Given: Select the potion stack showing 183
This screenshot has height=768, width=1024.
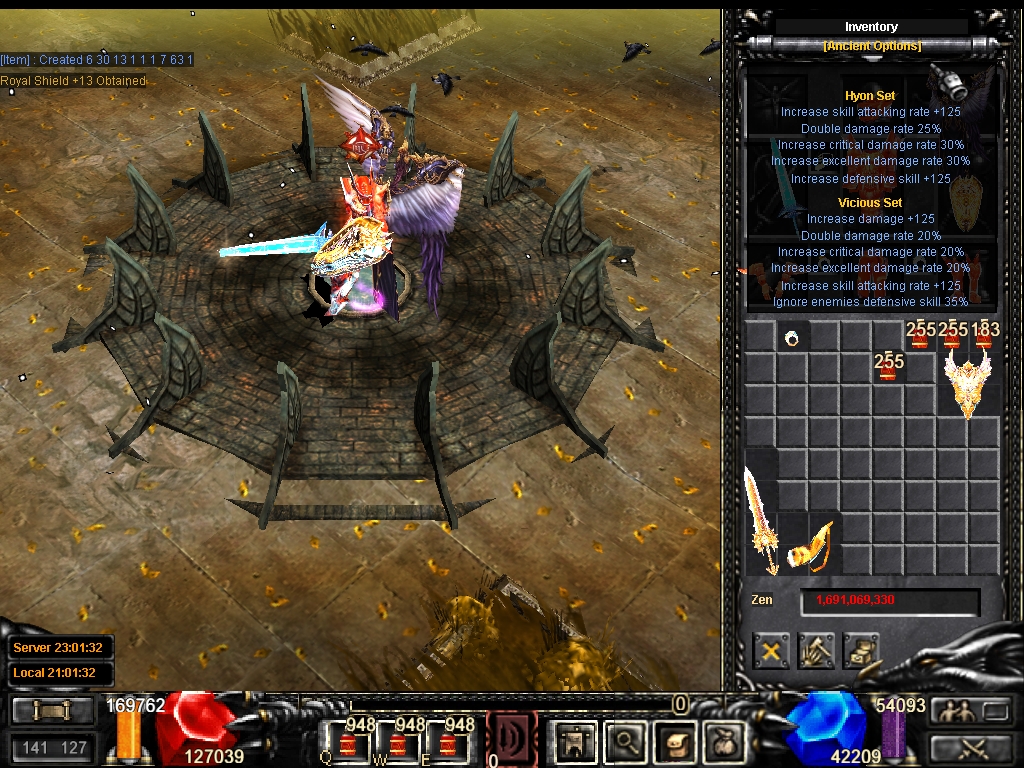Looking at the screenshot, I should pos(984,336).
